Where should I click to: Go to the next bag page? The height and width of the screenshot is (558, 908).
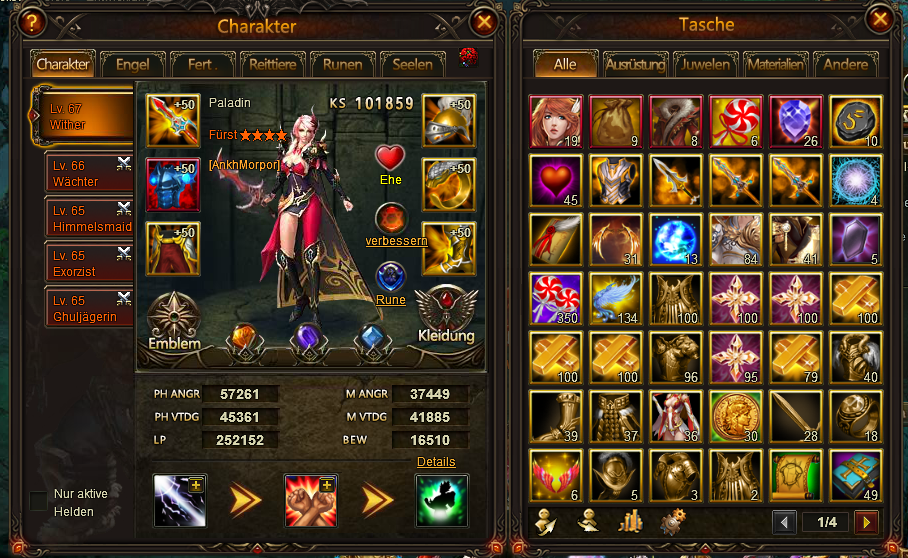(866, 522)
